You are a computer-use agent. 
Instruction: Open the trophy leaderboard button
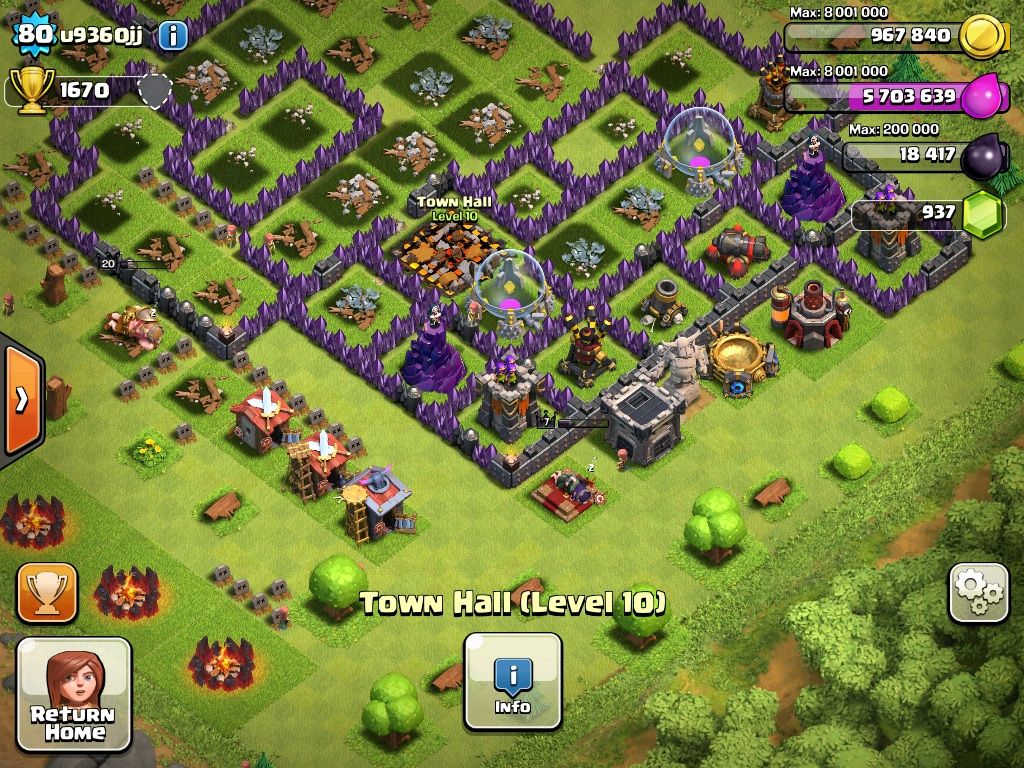pyautogui.click(x=46, y=593)
